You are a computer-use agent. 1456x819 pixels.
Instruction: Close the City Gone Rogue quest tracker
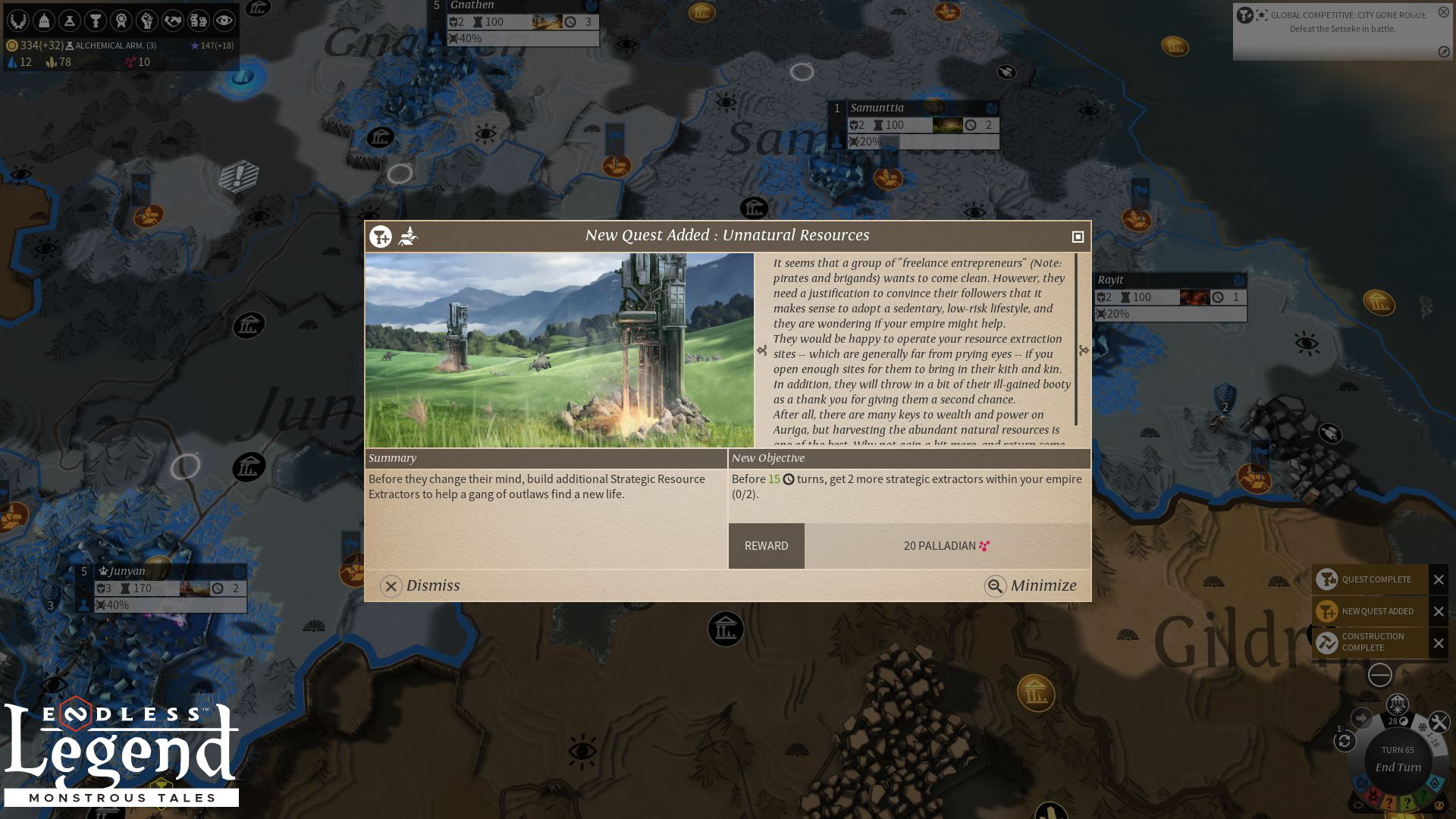pos(1443,12)
